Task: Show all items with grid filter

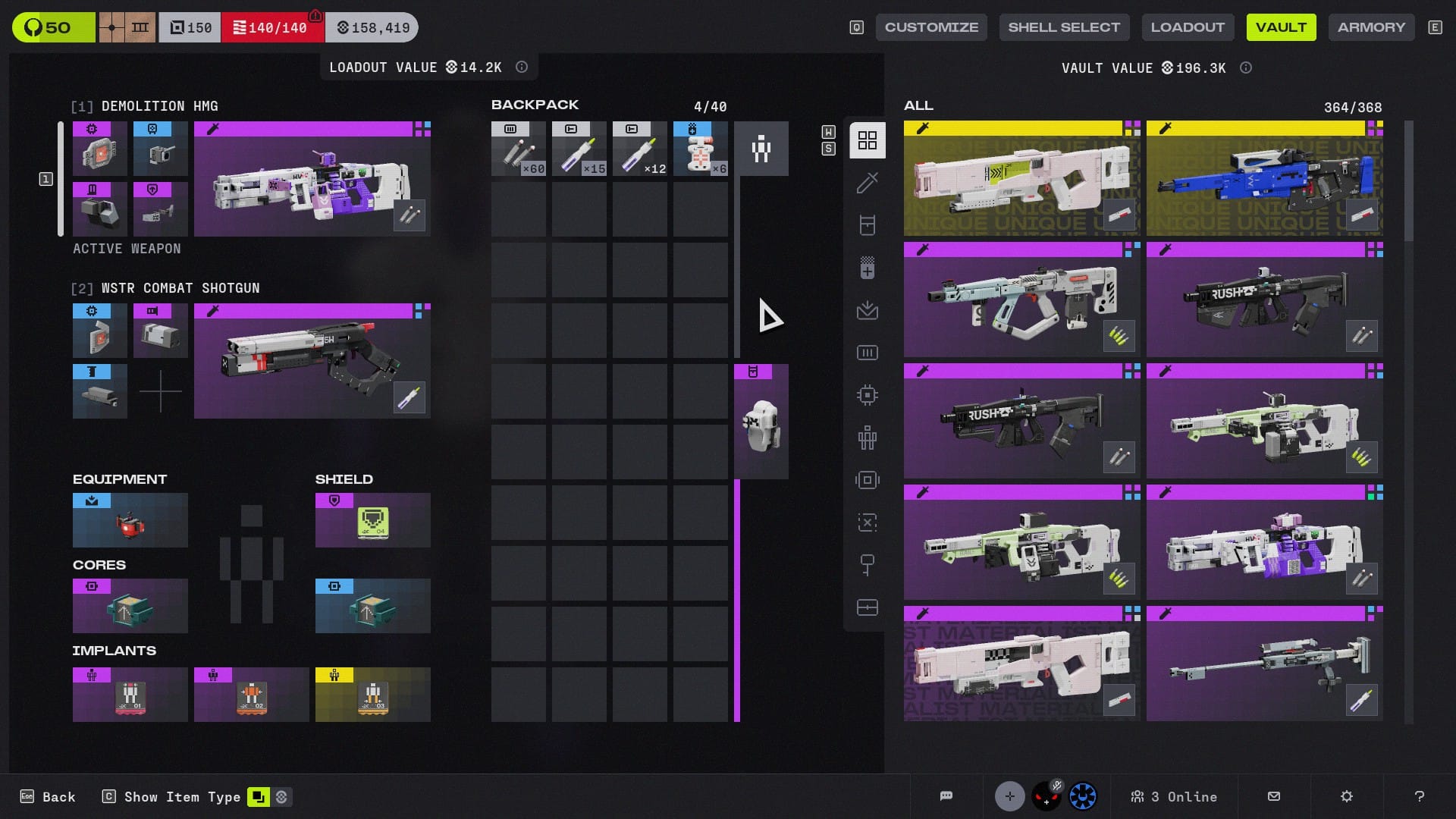Action: (x=867, y=140)
